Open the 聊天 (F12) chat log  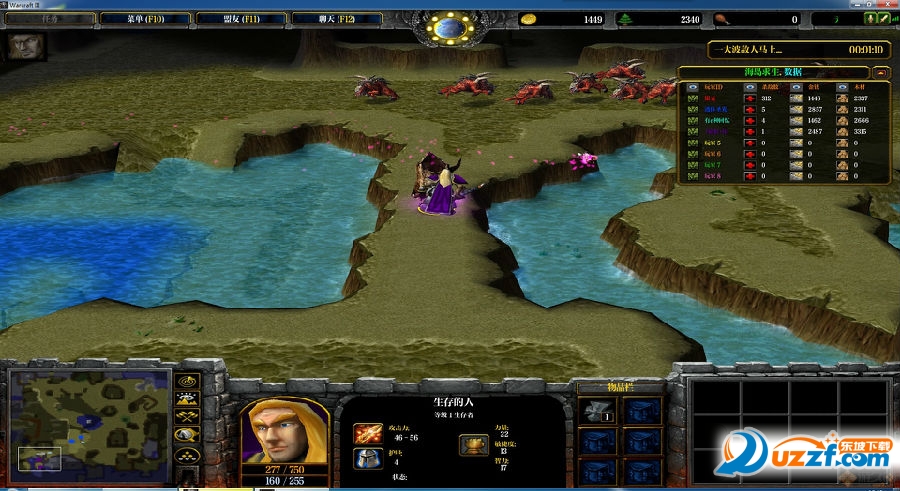[x=335, y=19]
